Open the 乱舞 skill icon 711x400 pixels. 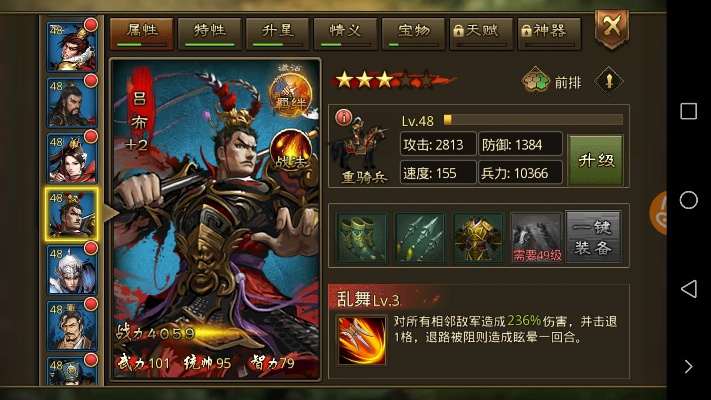(x=361, y=339)
